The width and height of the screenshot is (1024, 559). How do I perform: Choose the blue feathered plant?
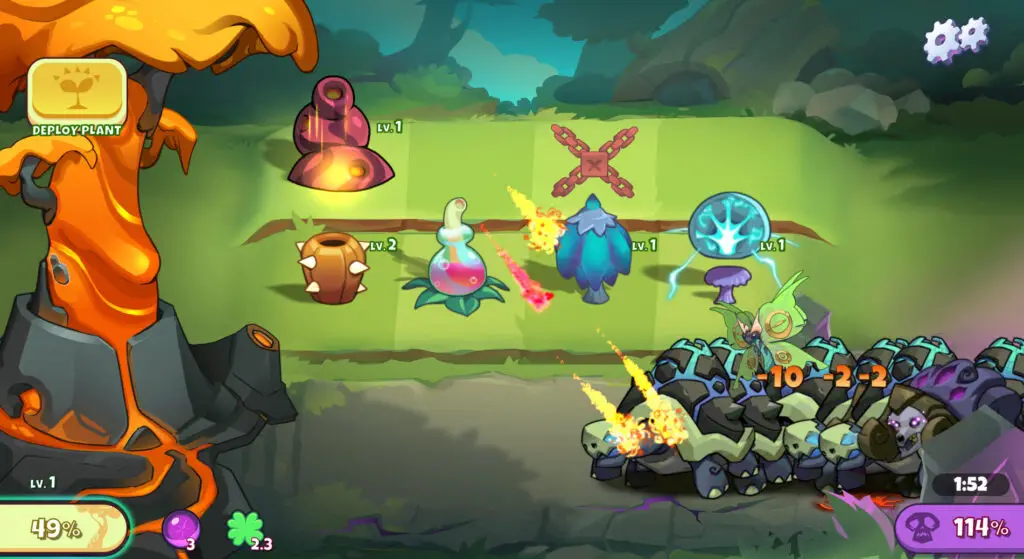click(x=594, y=250)
